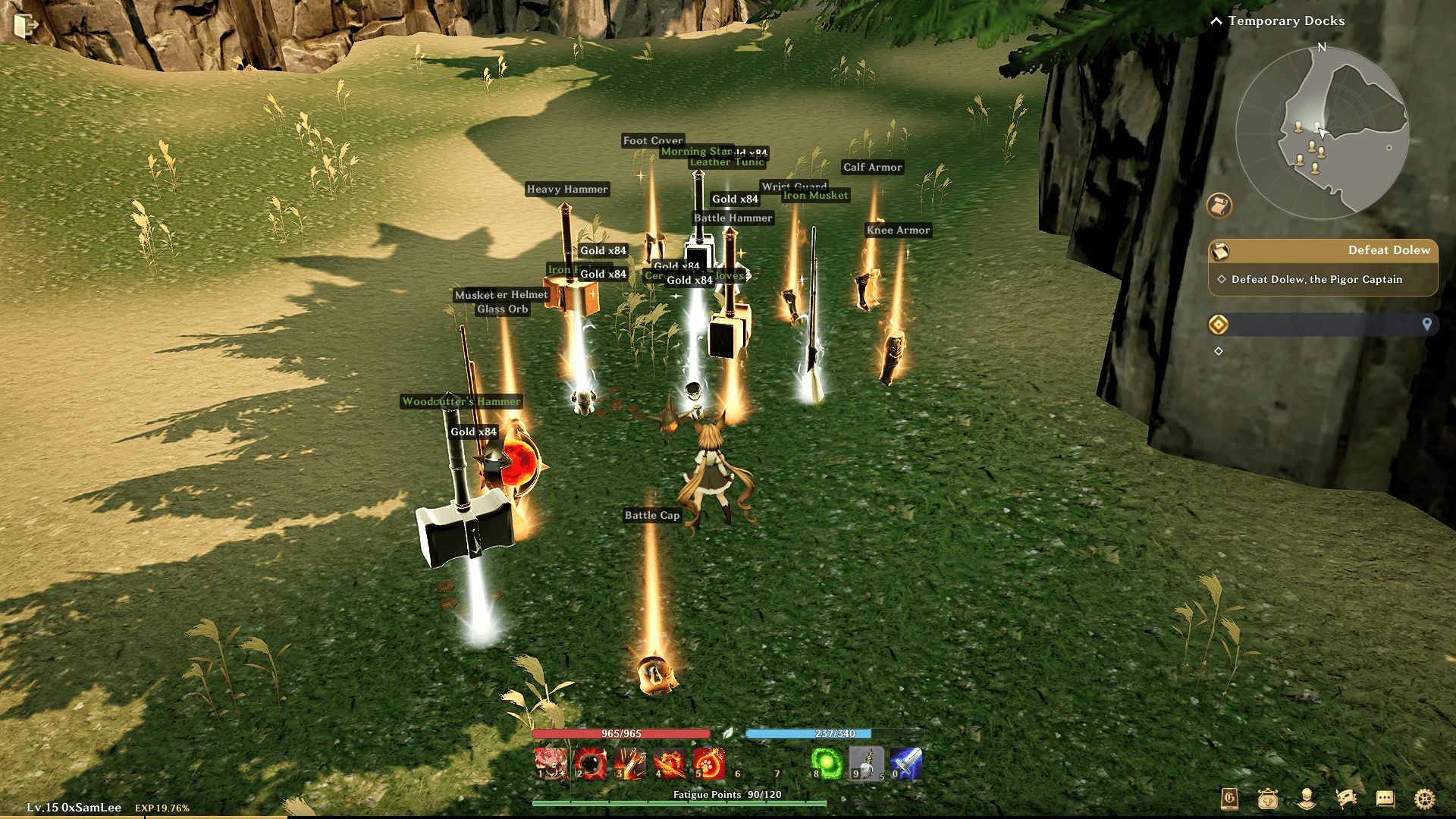
Task: Click the blue location pin marker
Action: click(1426, 325)
